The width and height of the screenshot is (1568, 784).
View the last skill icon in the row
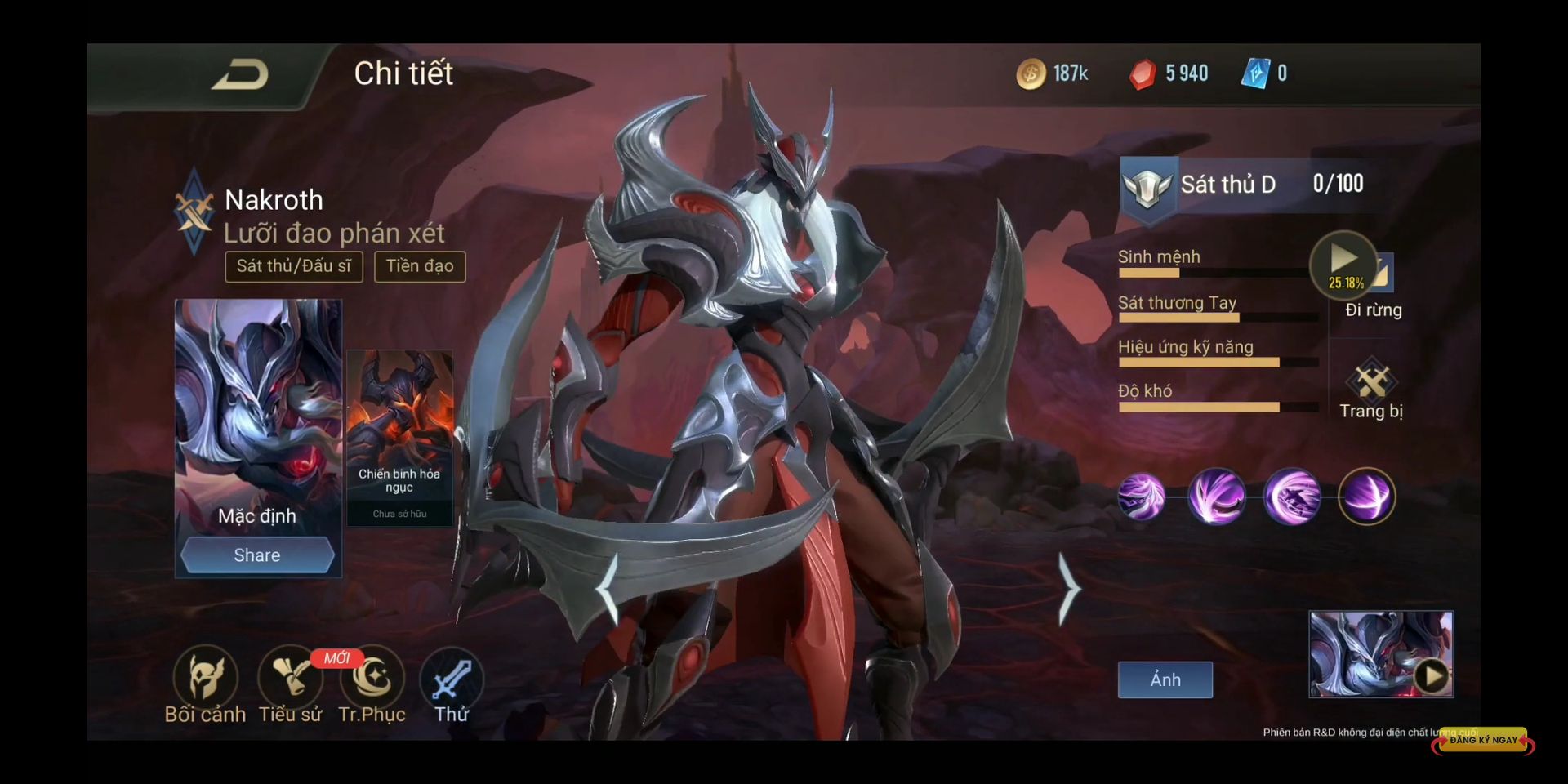point(1366,497)
